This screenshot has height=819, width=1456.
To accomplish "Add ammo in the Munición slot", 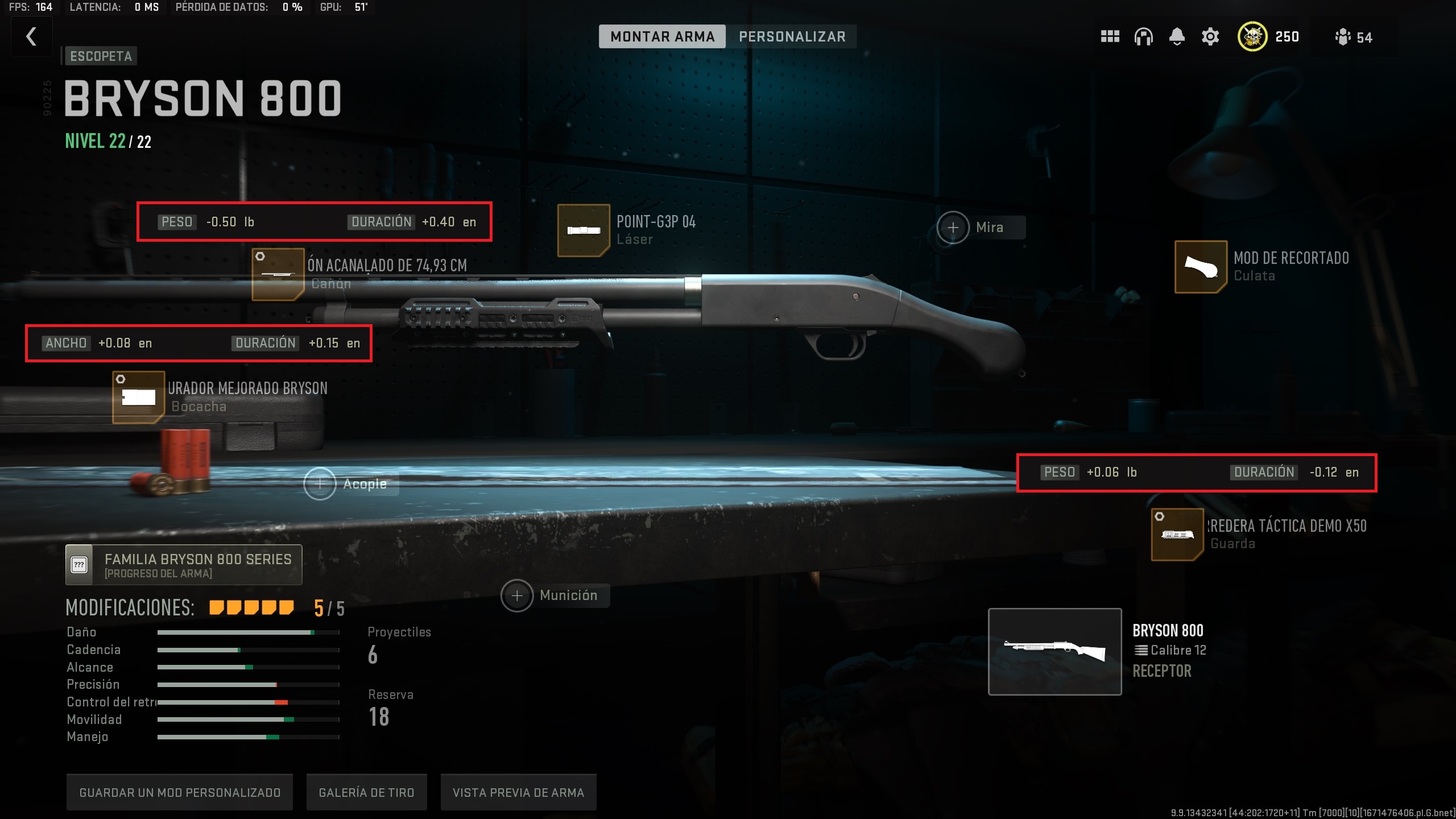I will point(517,595).
